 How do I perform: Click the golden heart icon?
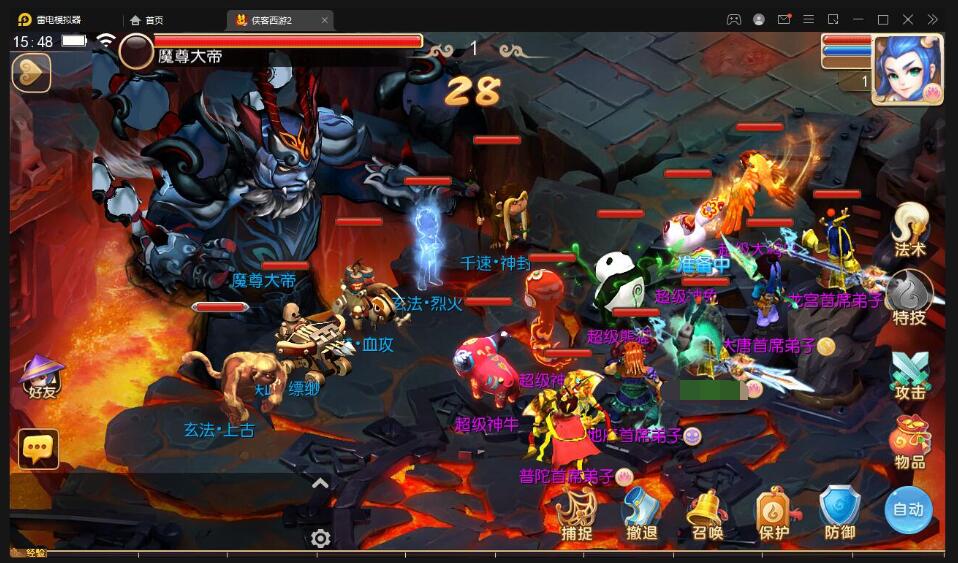click(31, 73)
